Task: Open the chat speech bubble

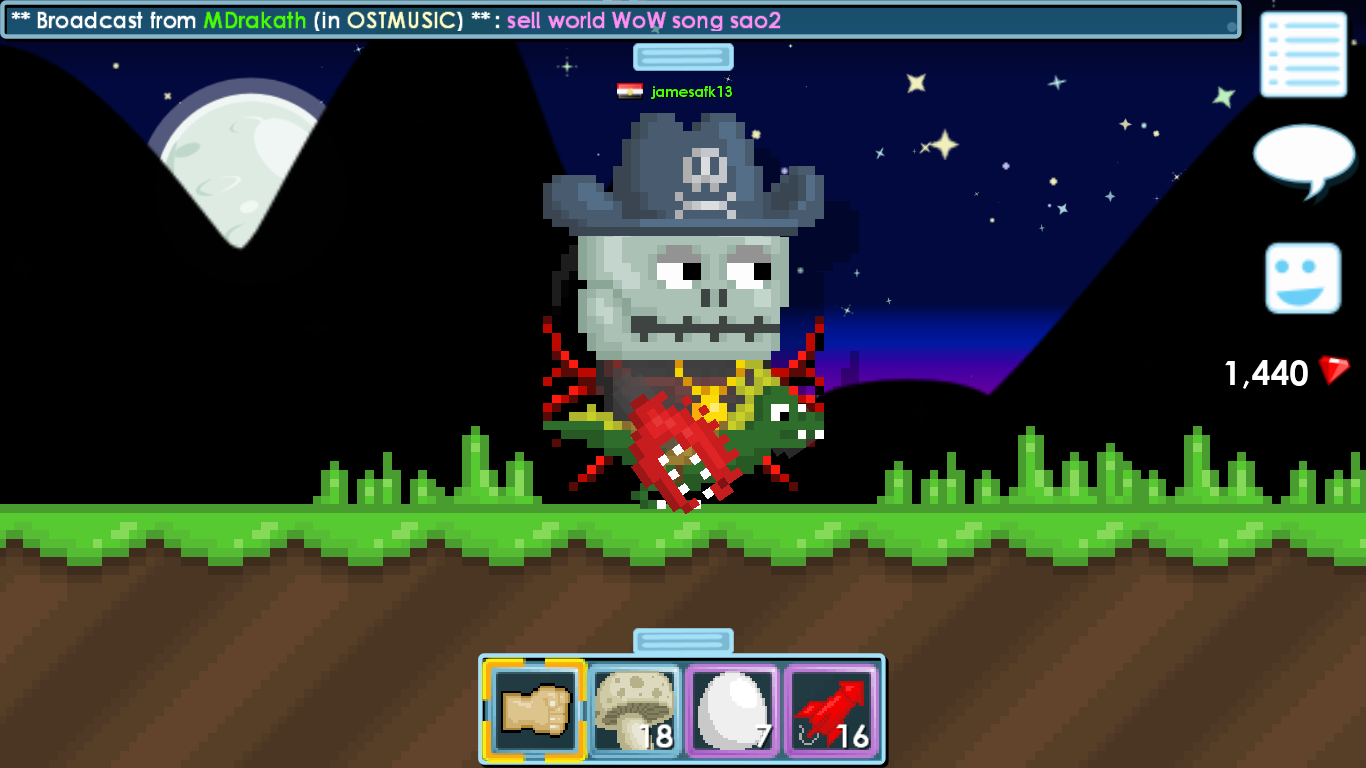Action: click(1304, 158)
